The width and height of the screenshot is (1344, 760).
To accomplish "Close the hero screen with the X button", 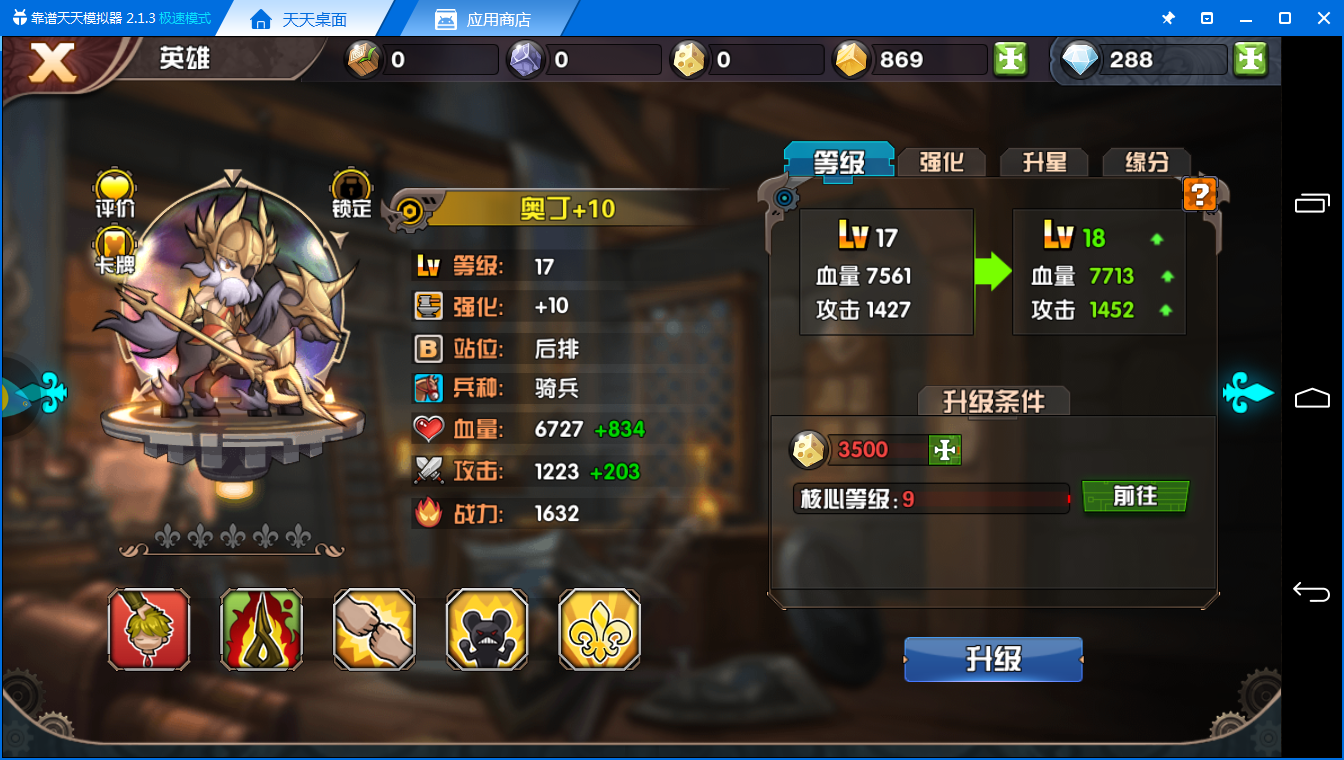I will (52, 62).
